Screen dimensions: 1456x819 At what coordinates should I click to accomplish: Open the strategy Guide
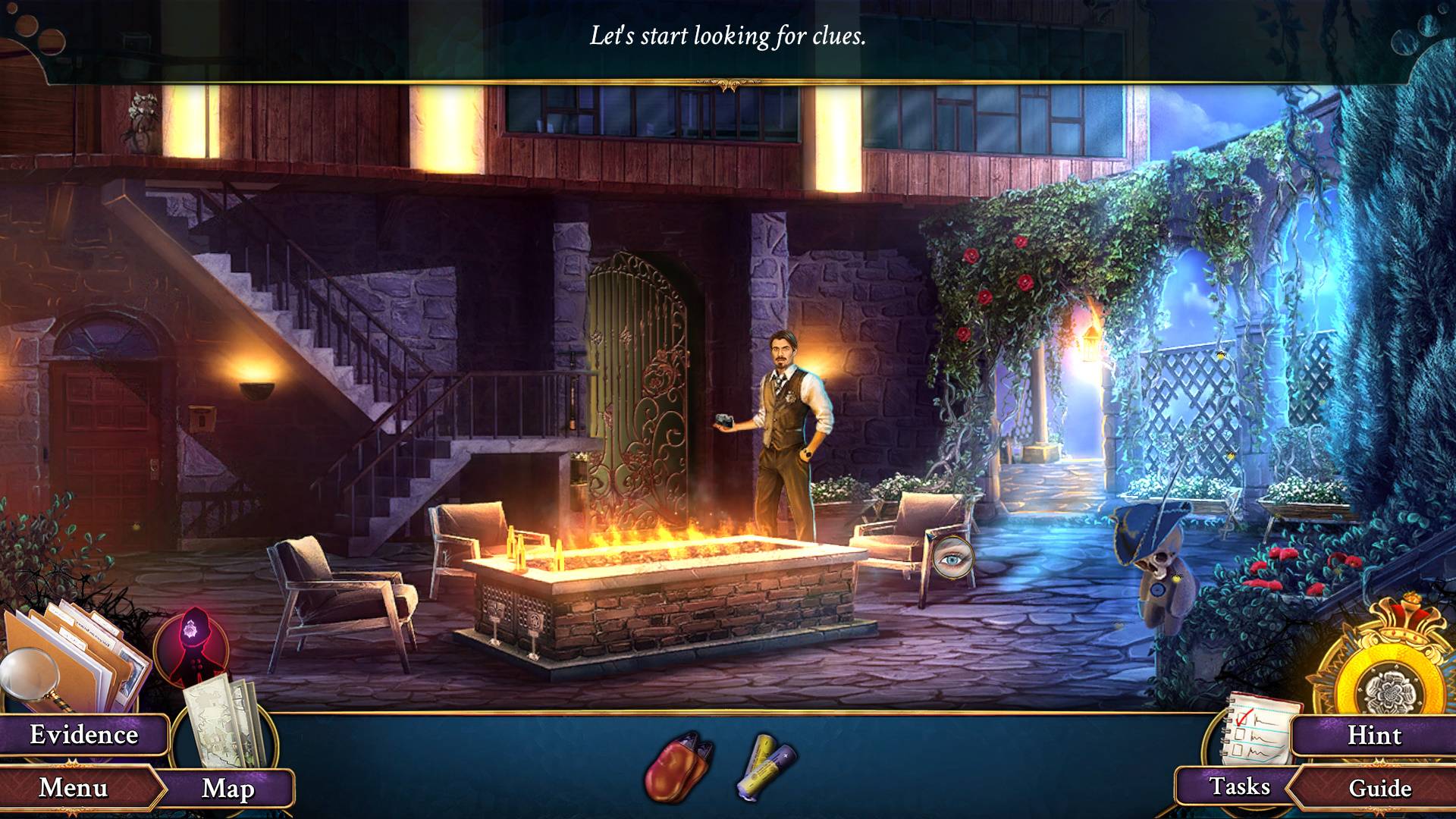coord(1379,788)
